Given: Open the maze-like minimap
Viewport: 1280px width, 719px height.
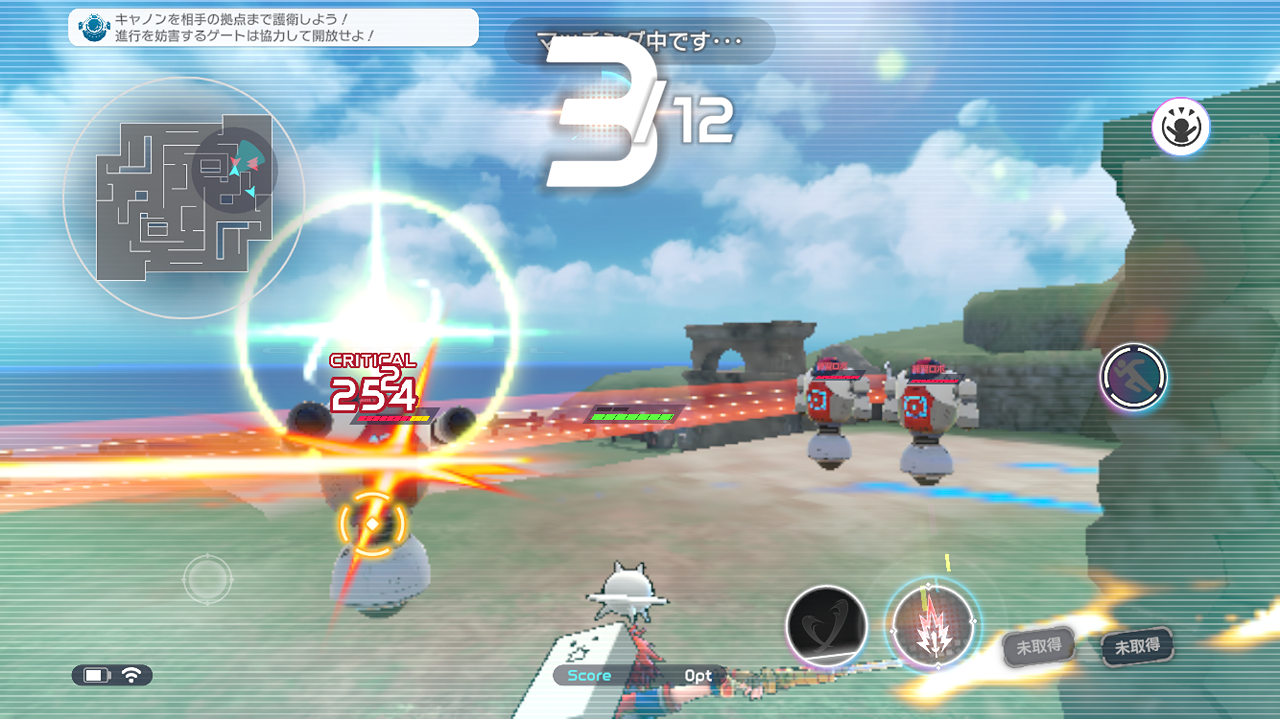Looking at the screenshot, I should point(182,198).
